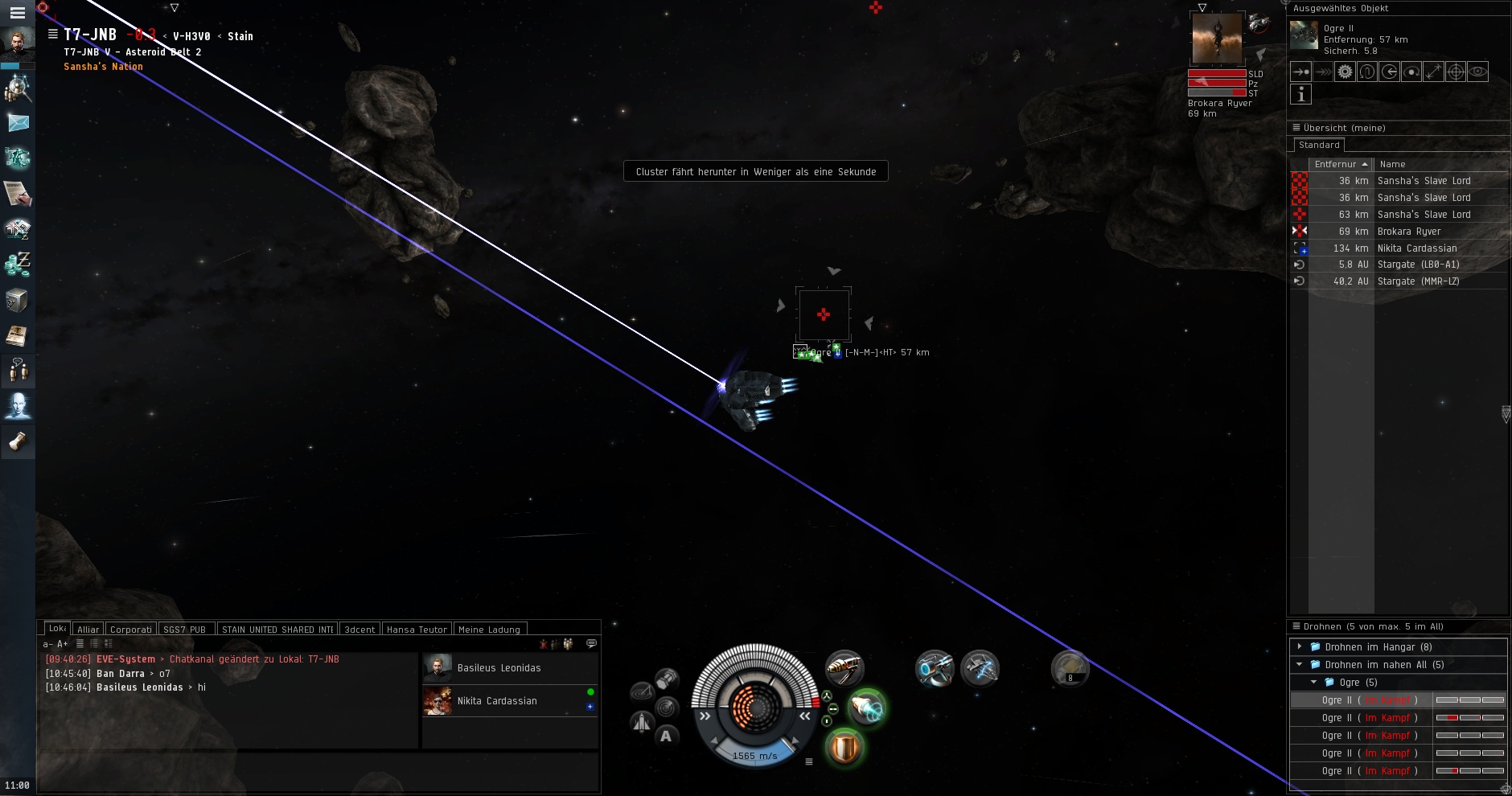
Task: Click the show info button for Ogre II
Action: 1300,94
